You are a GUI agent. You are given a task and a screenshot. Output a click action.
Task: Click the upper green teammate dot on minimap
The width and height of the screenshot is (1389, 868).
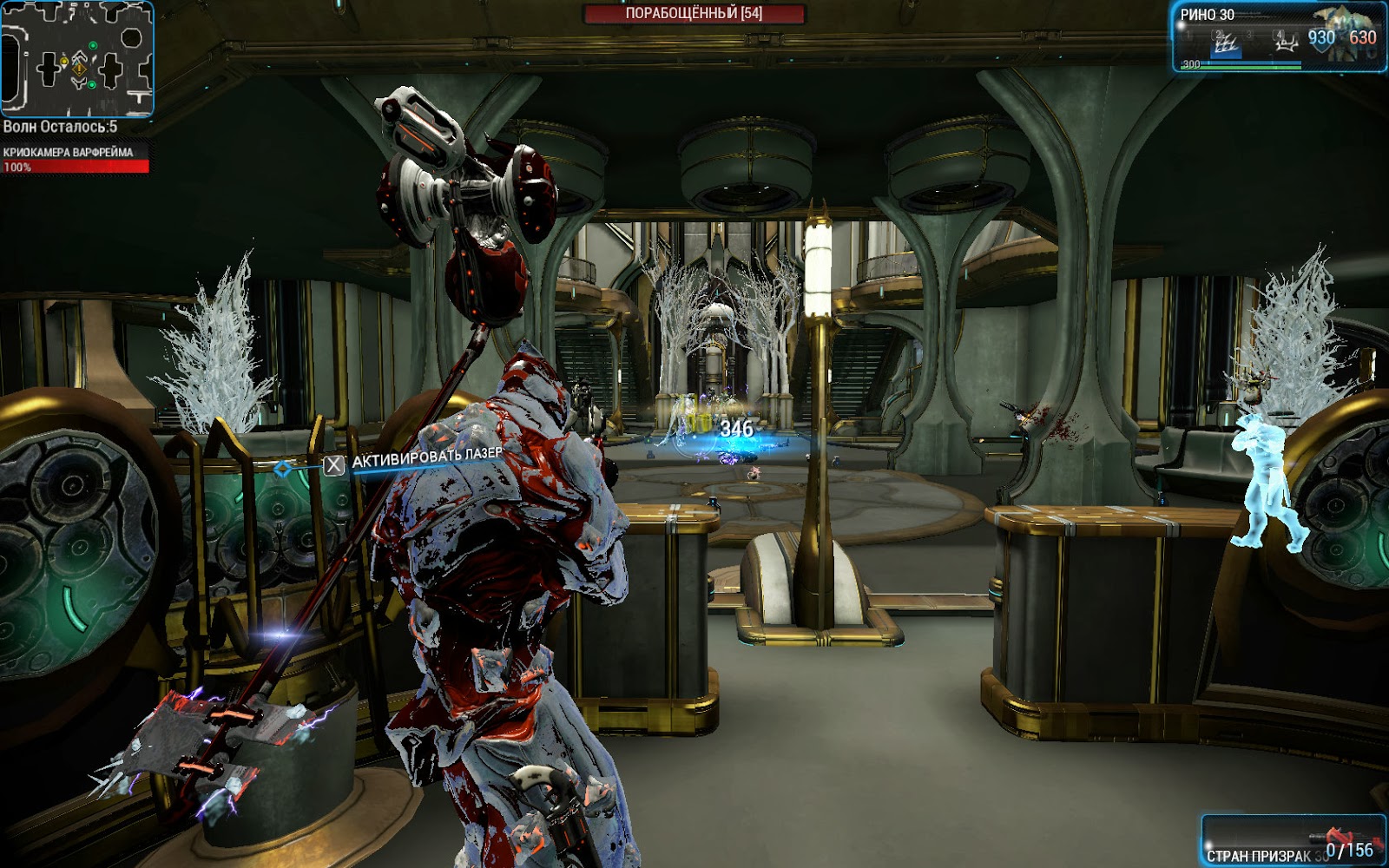(x=93, y=45)
